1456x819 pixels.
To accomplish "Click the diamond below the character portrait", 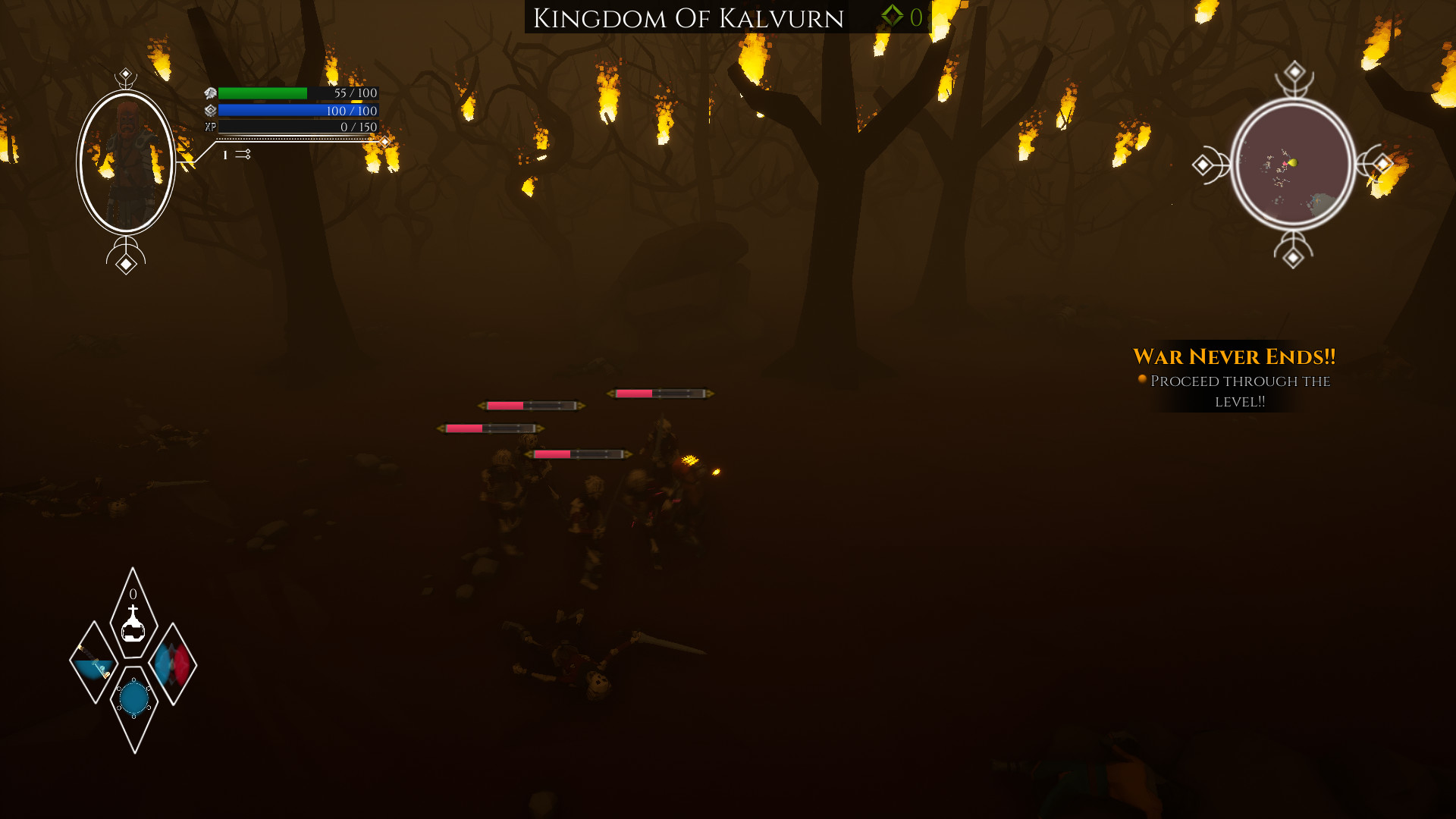I will (x=124, y=263).
